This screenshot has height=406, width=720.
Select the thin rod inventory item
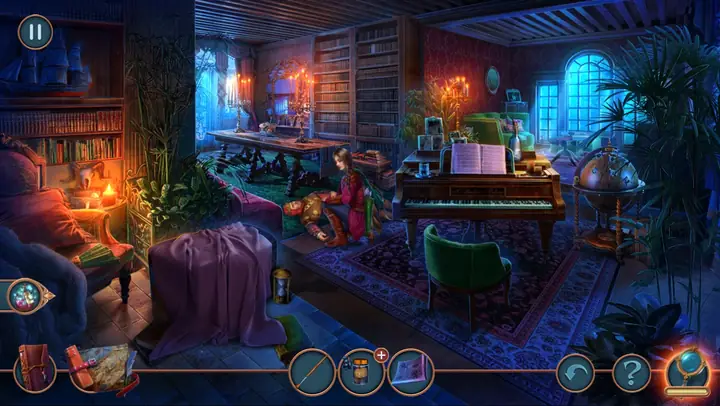(311, 373)
